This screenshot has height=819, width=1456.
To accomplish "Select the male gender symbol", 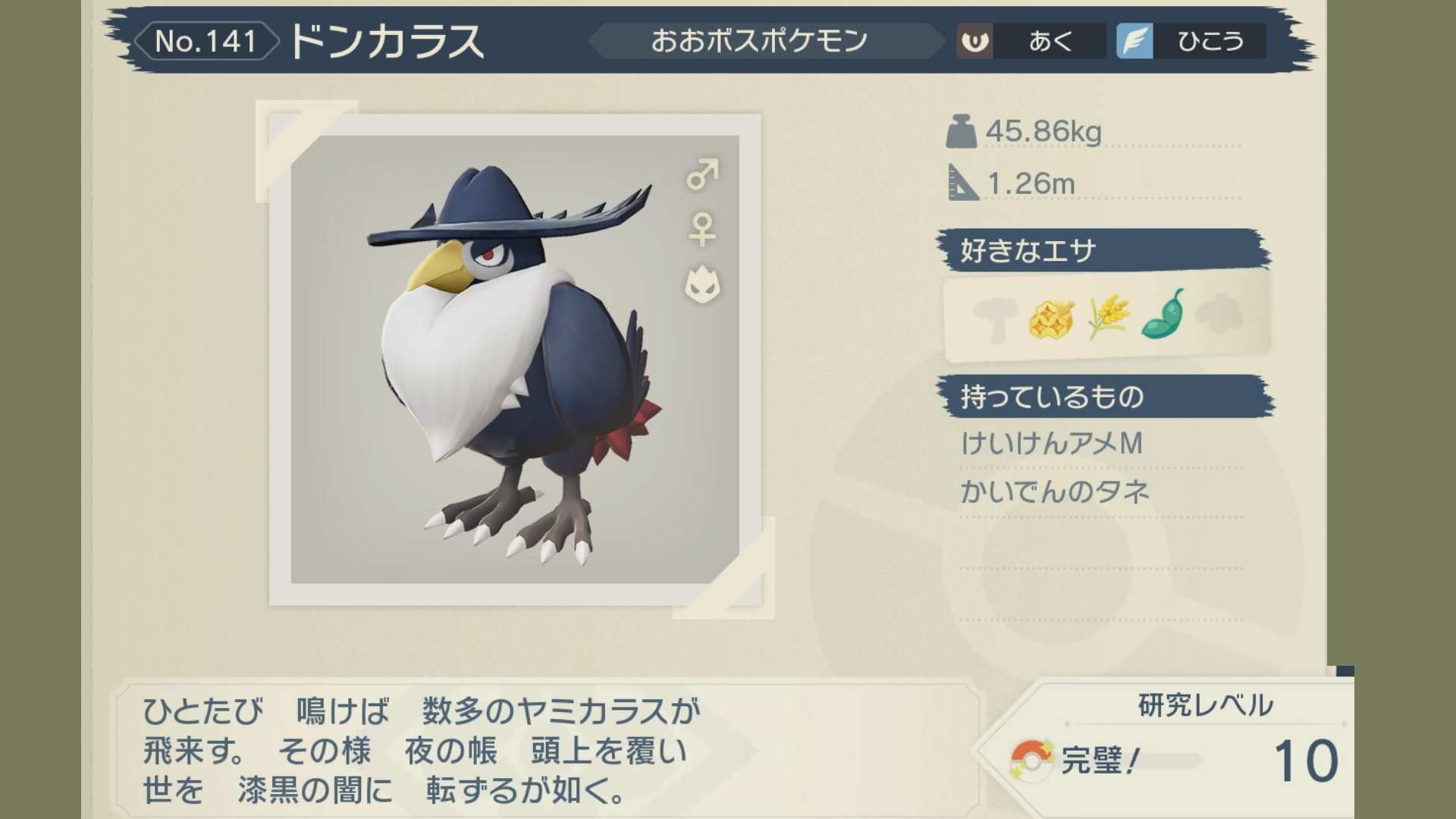I will pyautogui.click(x=702, y=174).
